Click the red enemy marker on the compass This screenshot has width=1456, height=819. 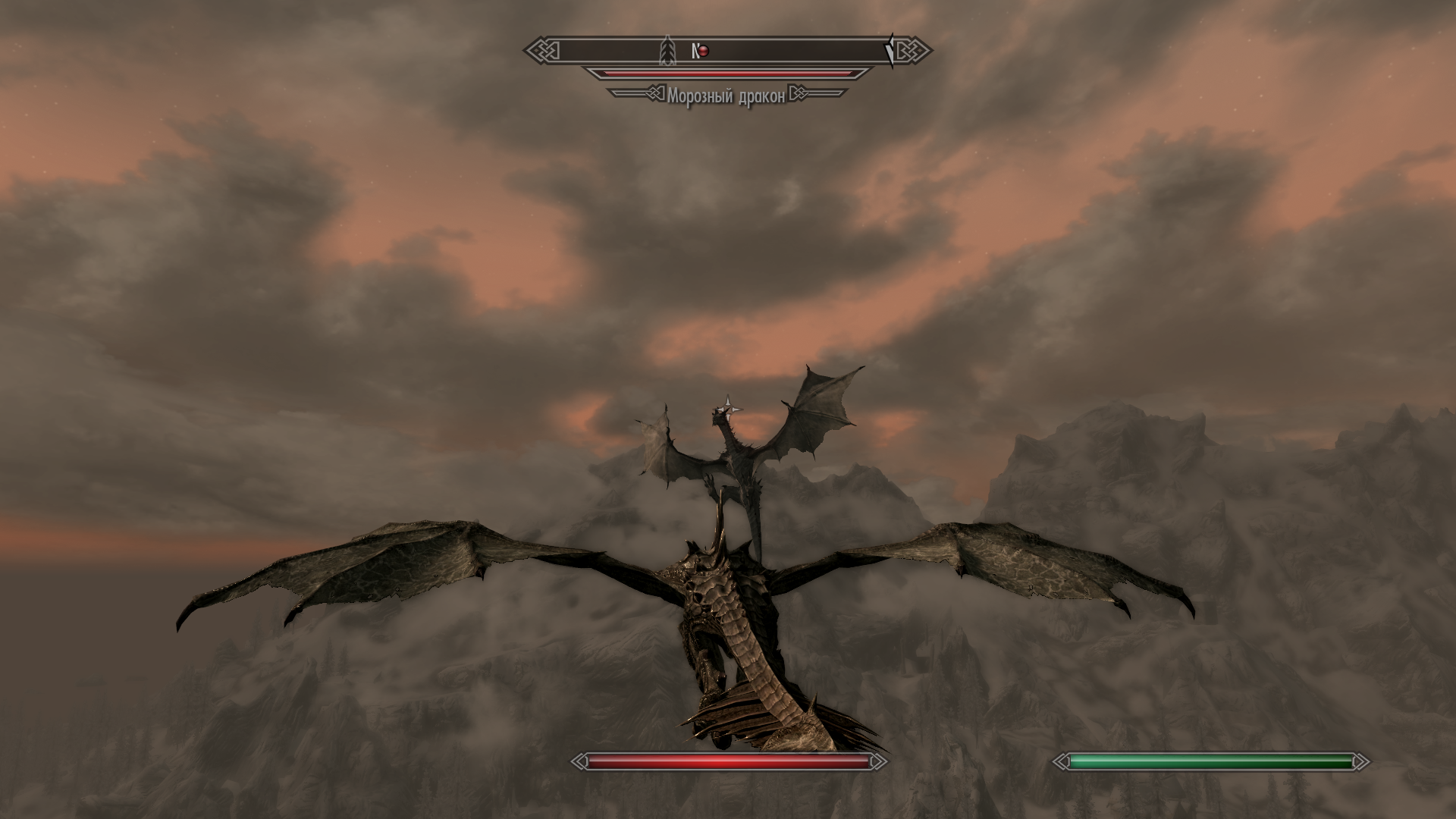[x=704, y=51]
